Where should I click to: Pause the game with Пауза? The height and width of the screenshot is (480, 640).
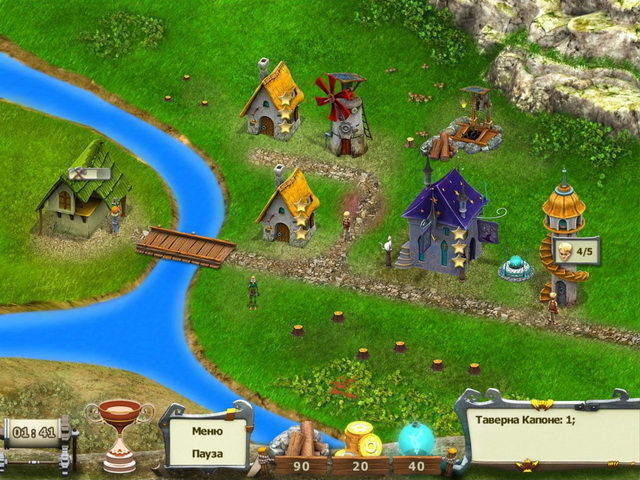click(208, 453)
